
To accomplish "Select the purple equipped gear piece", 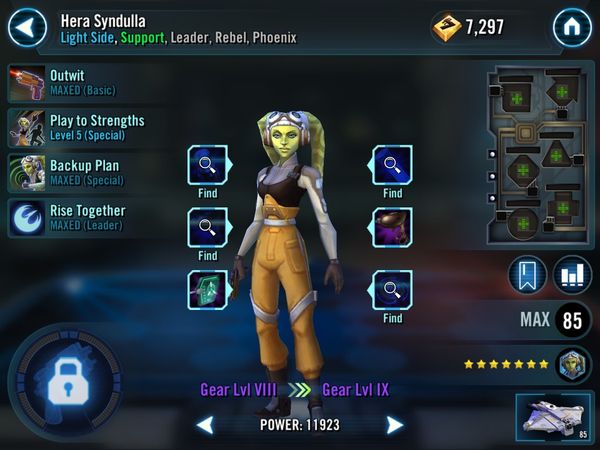I will coord(392,228).
